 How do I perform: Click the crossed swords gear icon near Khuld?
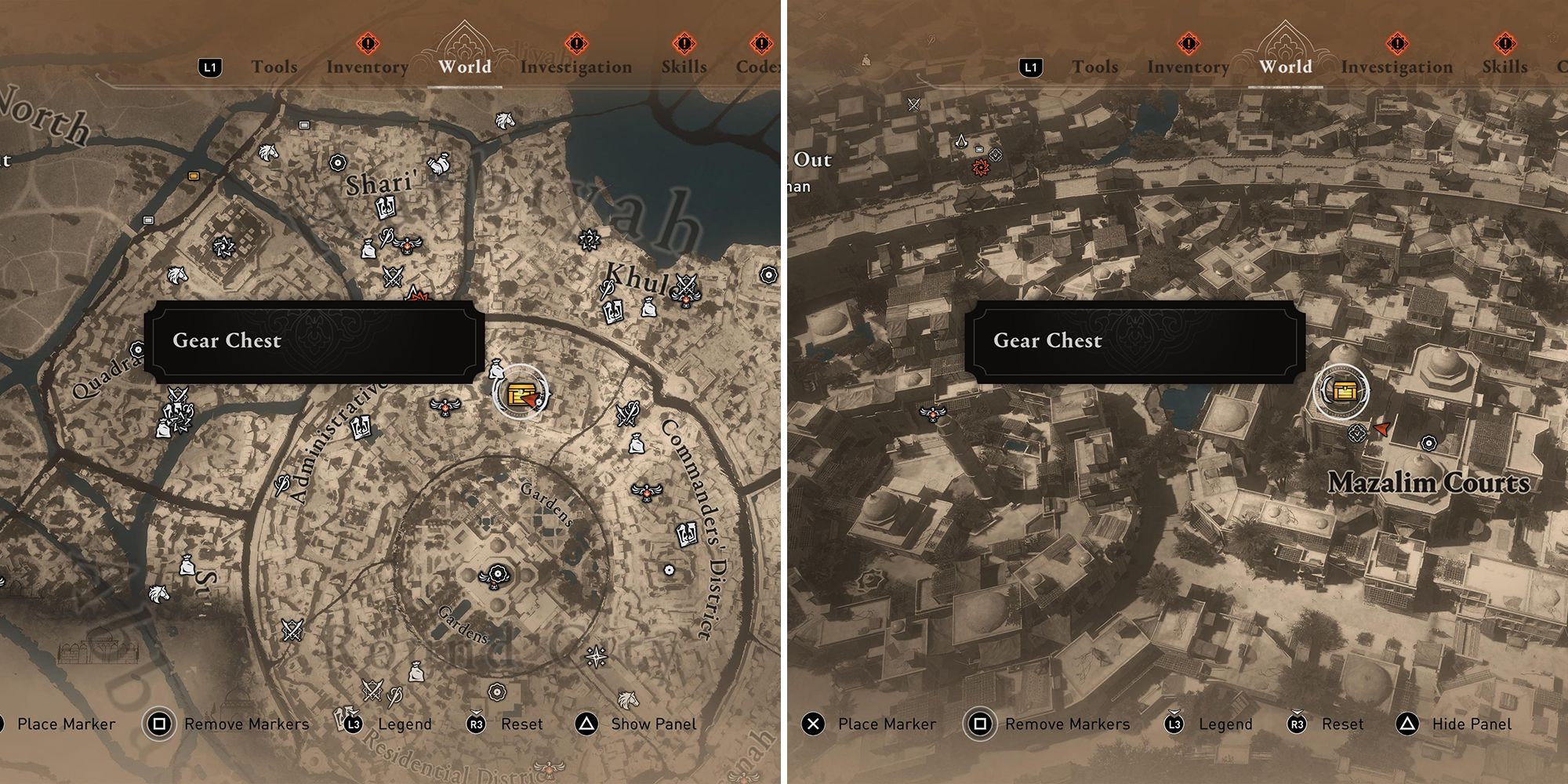(x=685, y=285)
